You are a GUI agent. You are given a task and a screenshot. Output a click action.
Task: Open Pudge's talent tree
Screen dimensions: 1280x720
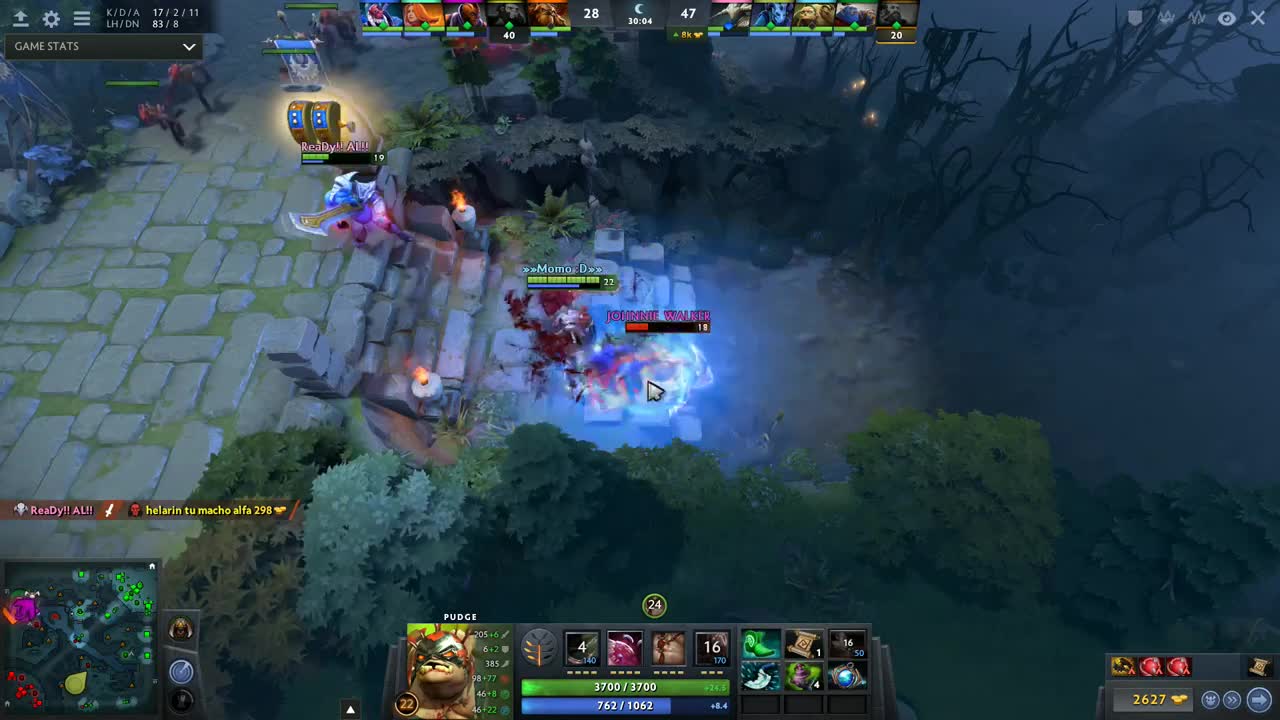point(538,648)
